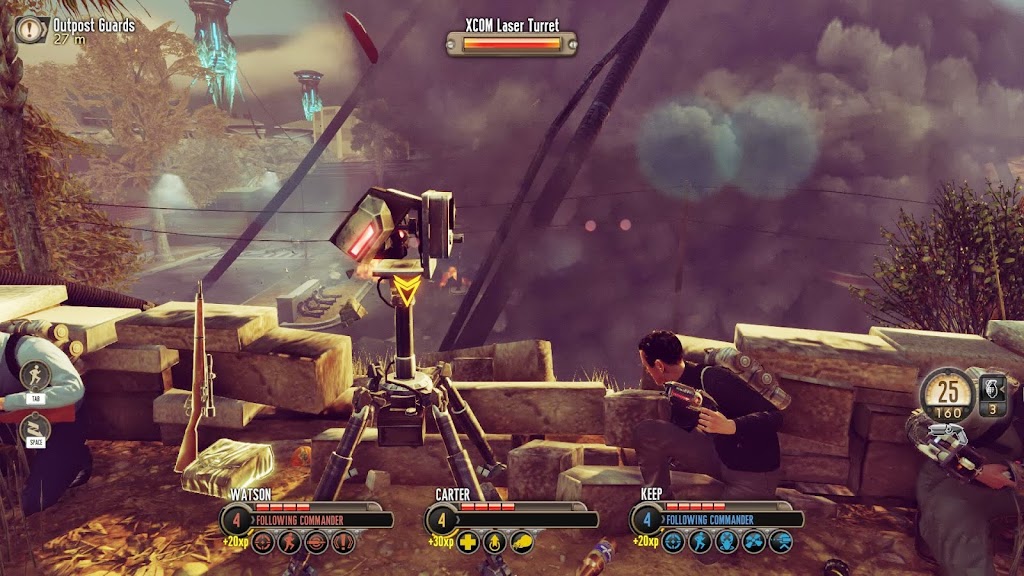Select Watson's level 4 squad badge
The height and width of the screenshot is (576, 1024).
pyautogui.click(x=236, y=520)
